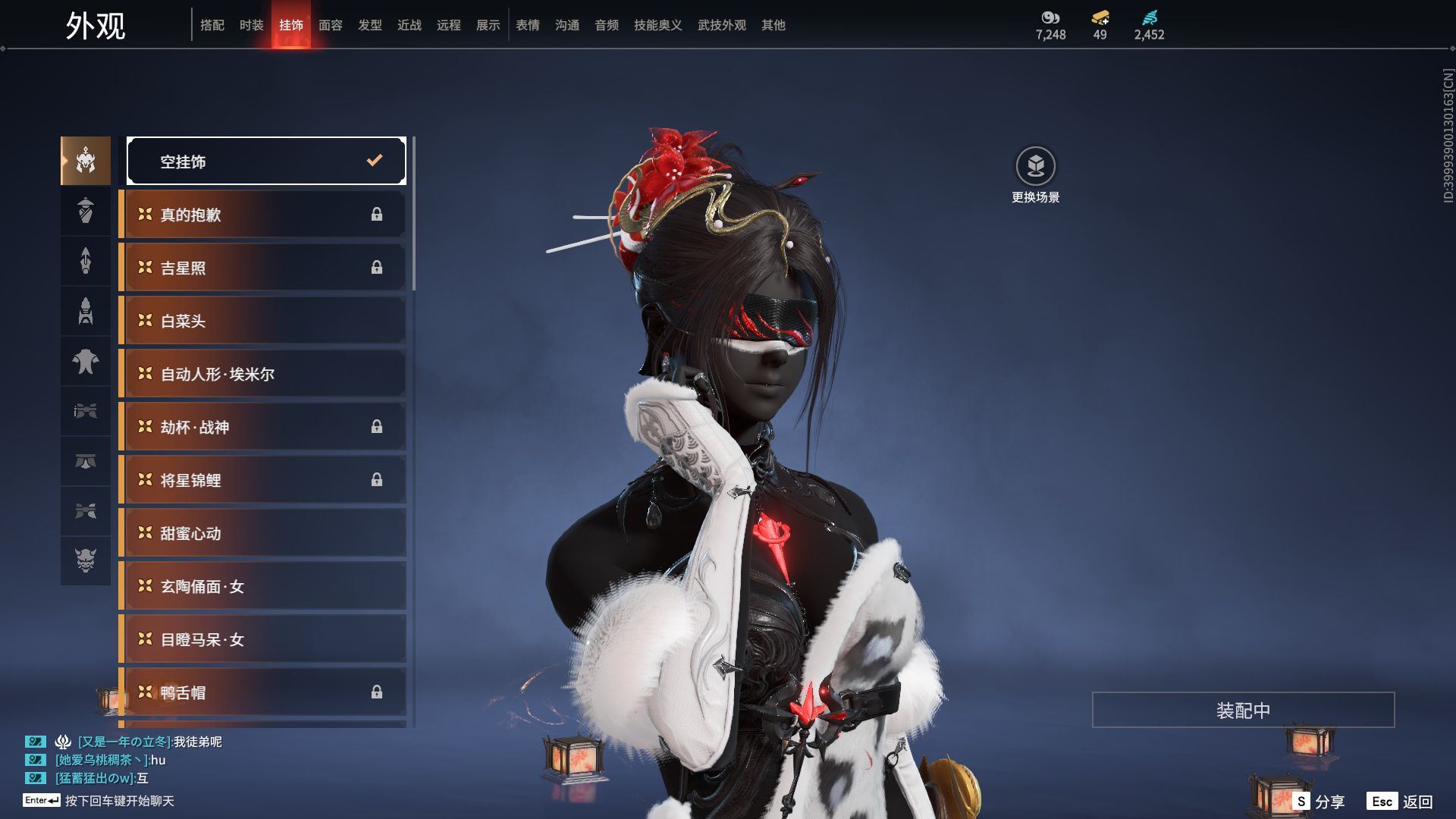
Task: Click the locked 真的抱歉 accessory
Action: (x=262, y=215)
